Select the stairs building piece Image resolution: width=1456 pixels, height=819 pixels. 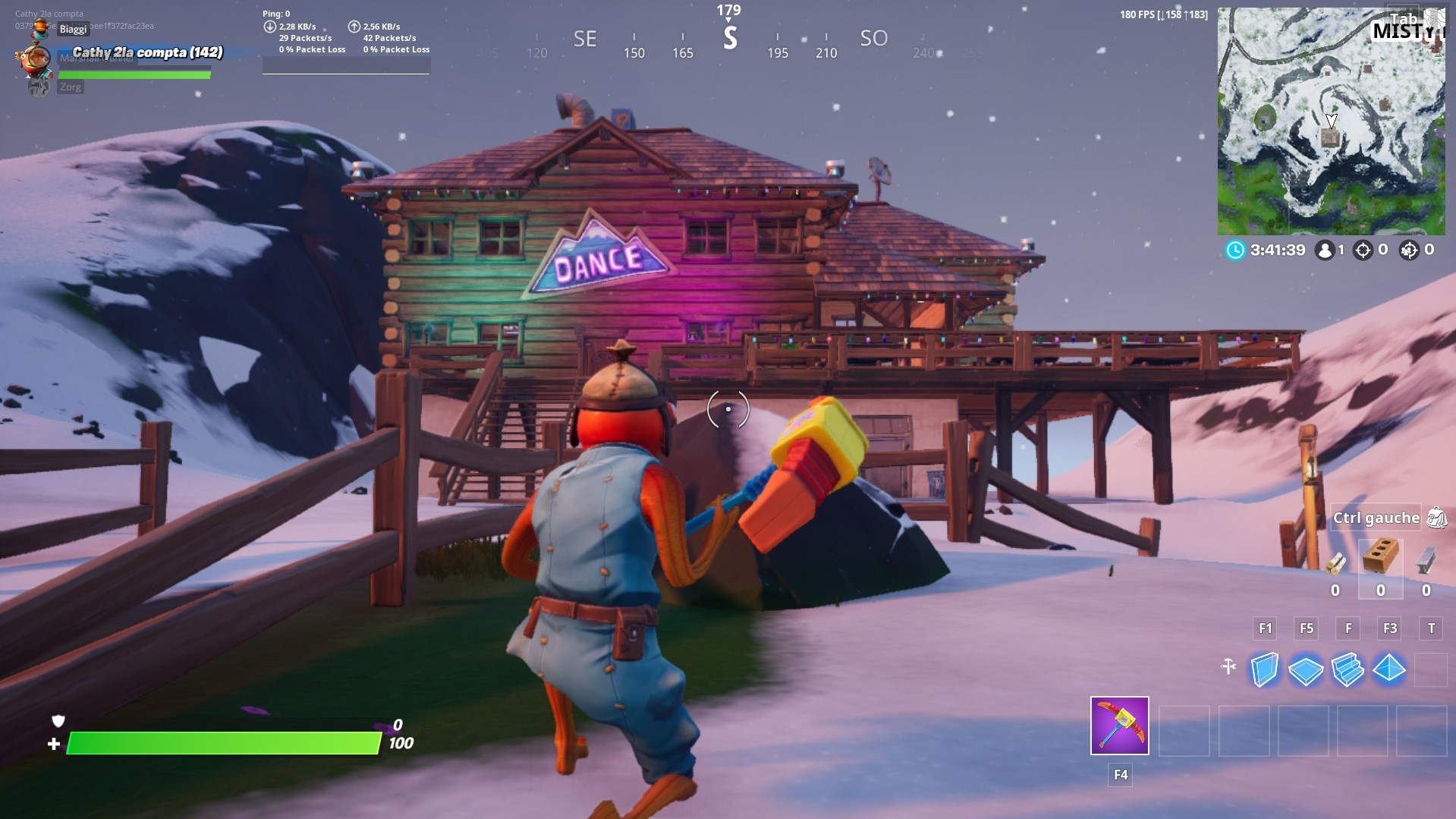pyautogui.click(x=1348, y=669)
